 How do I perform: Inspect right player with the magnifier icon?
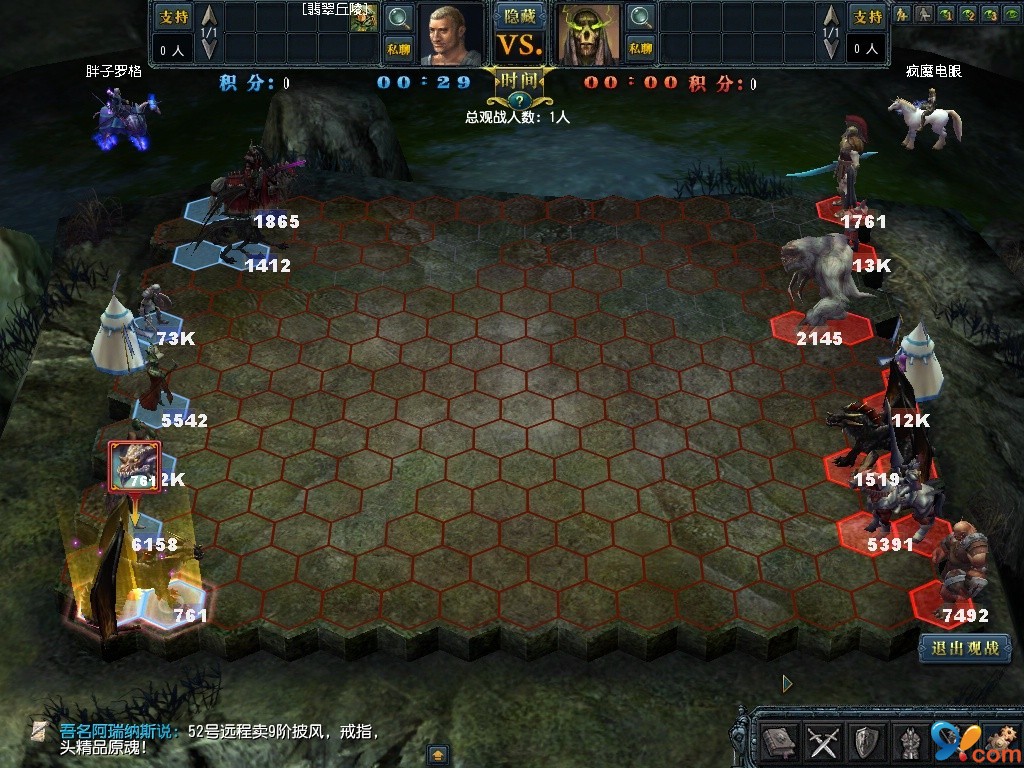point(641,17)
